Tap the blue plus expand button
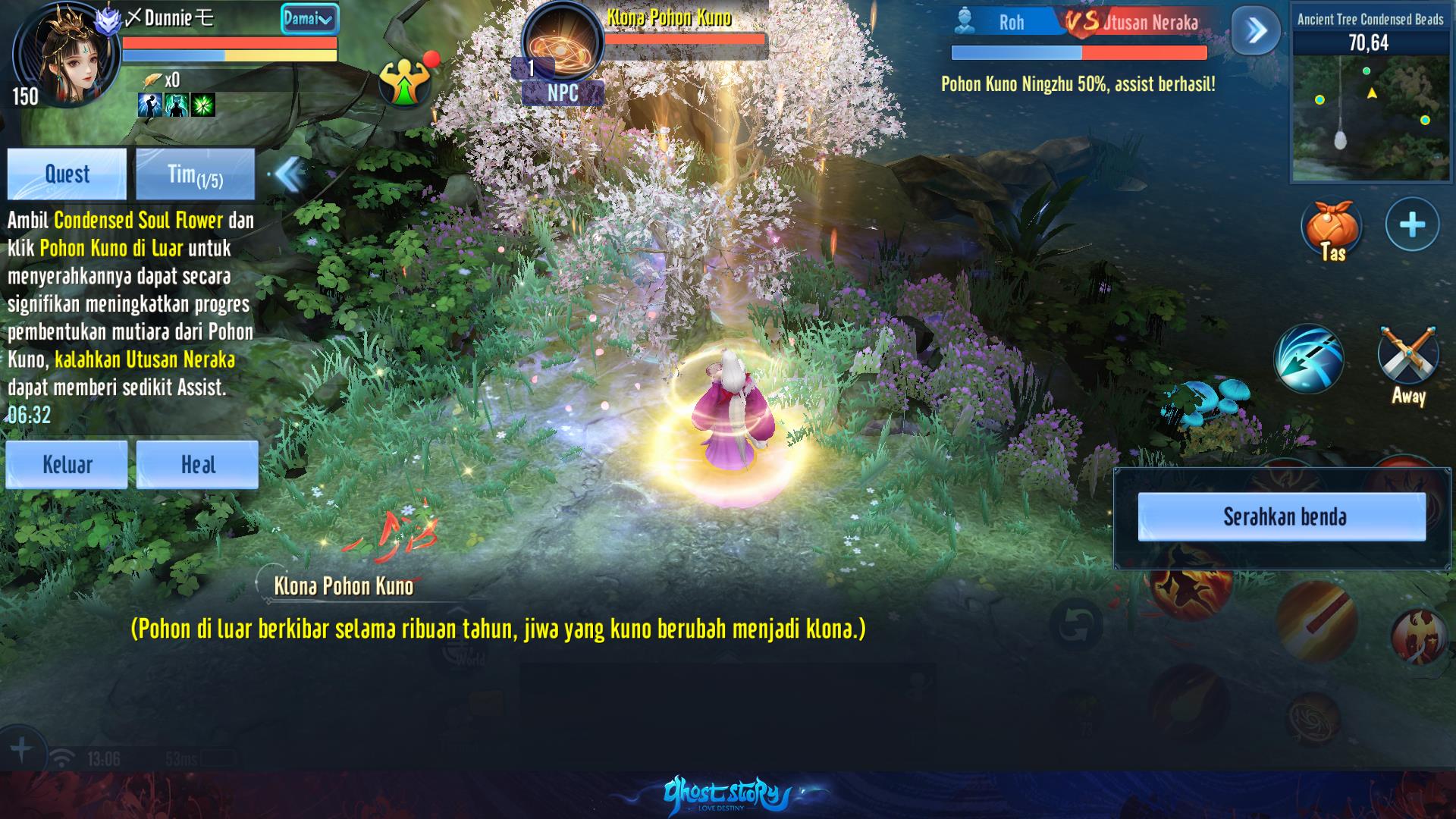This screenshot has width=1456, height=819. [1412, 224]
